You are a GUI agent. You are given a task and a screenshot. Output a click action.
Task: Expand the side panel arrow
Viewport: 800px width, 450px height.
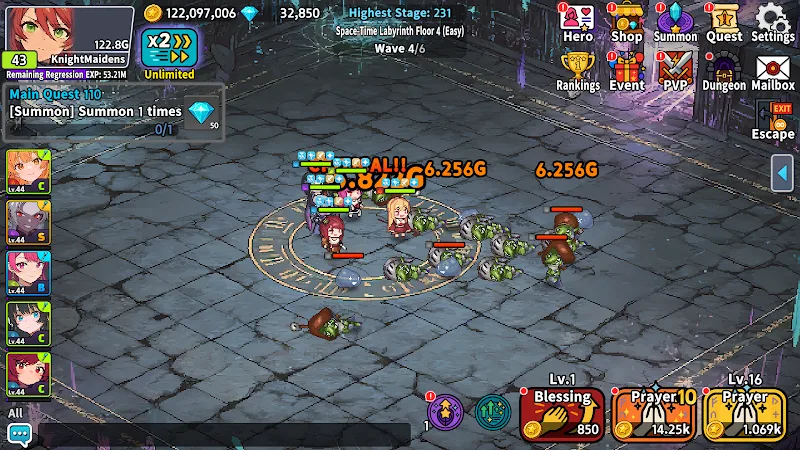(784, 173)
